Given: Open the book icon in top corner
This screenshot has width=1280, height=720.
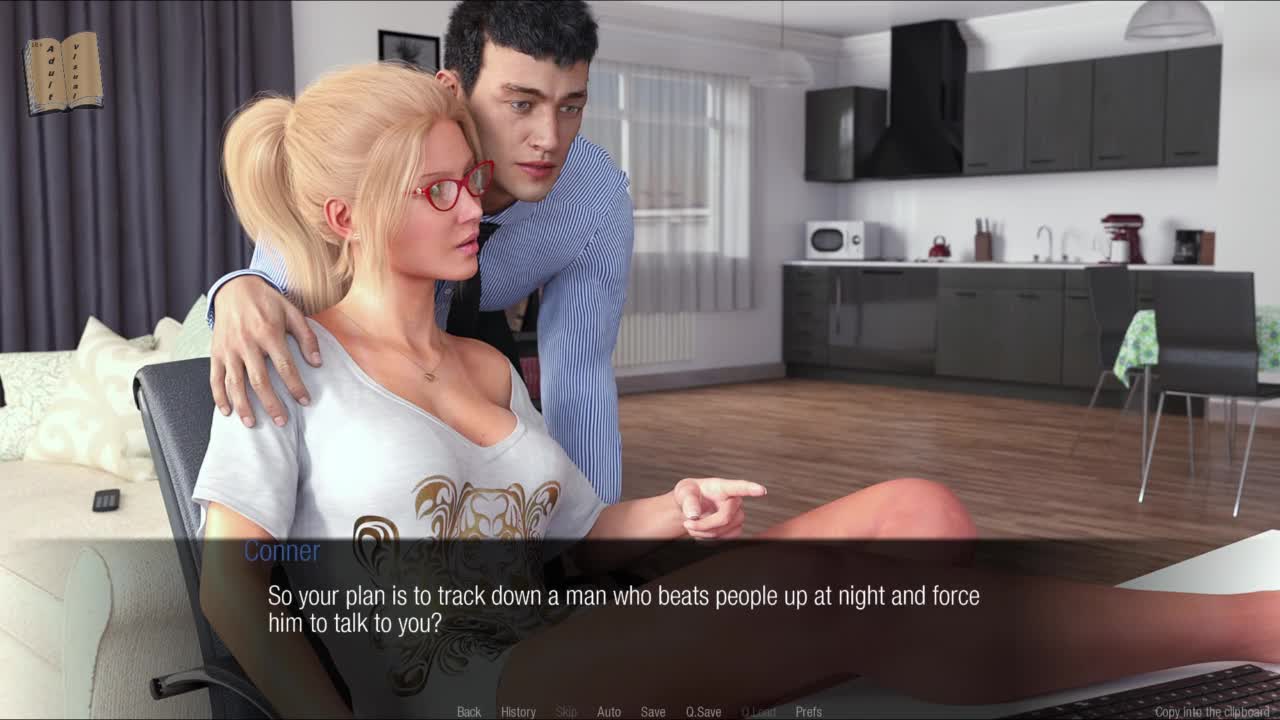Looking at the screenshot, I should (63, 73).
